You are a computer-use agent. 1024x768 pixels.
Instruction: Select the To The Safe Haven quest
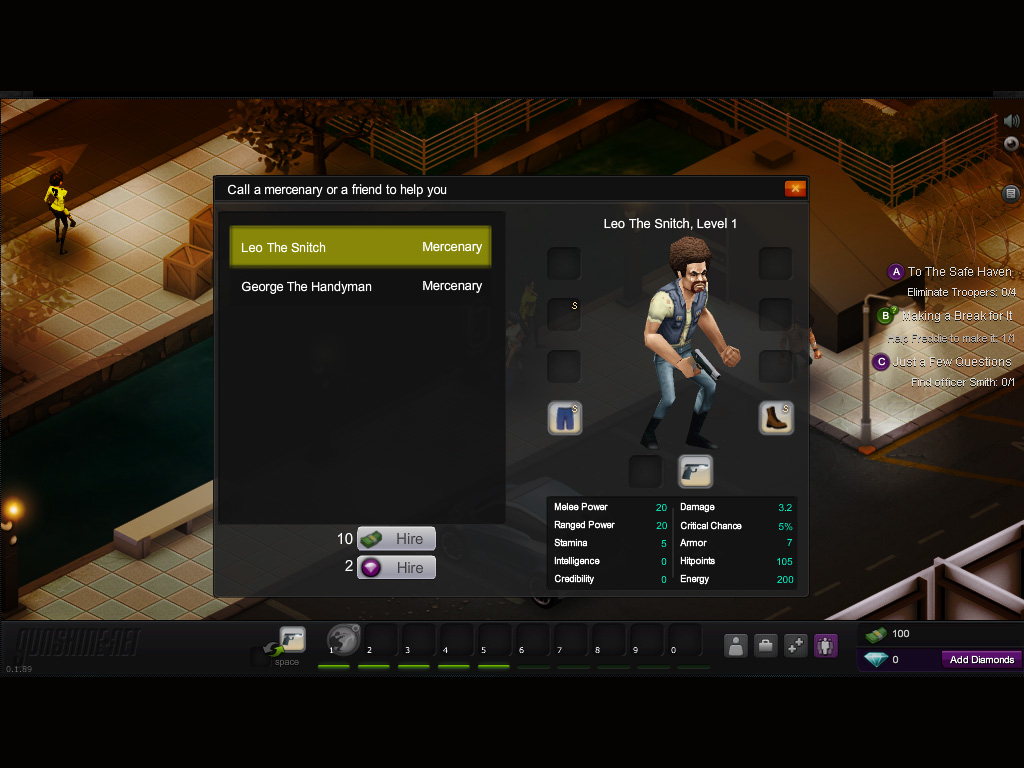pyautogui.click(x=959, y=272)
